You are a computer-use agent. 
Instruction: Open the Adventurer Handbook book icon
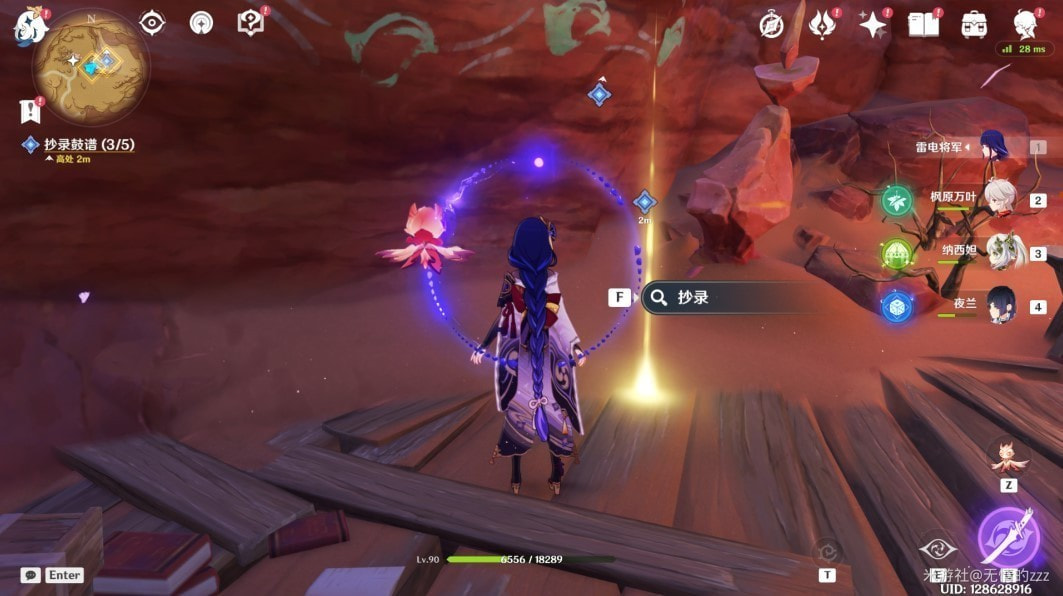923,25
